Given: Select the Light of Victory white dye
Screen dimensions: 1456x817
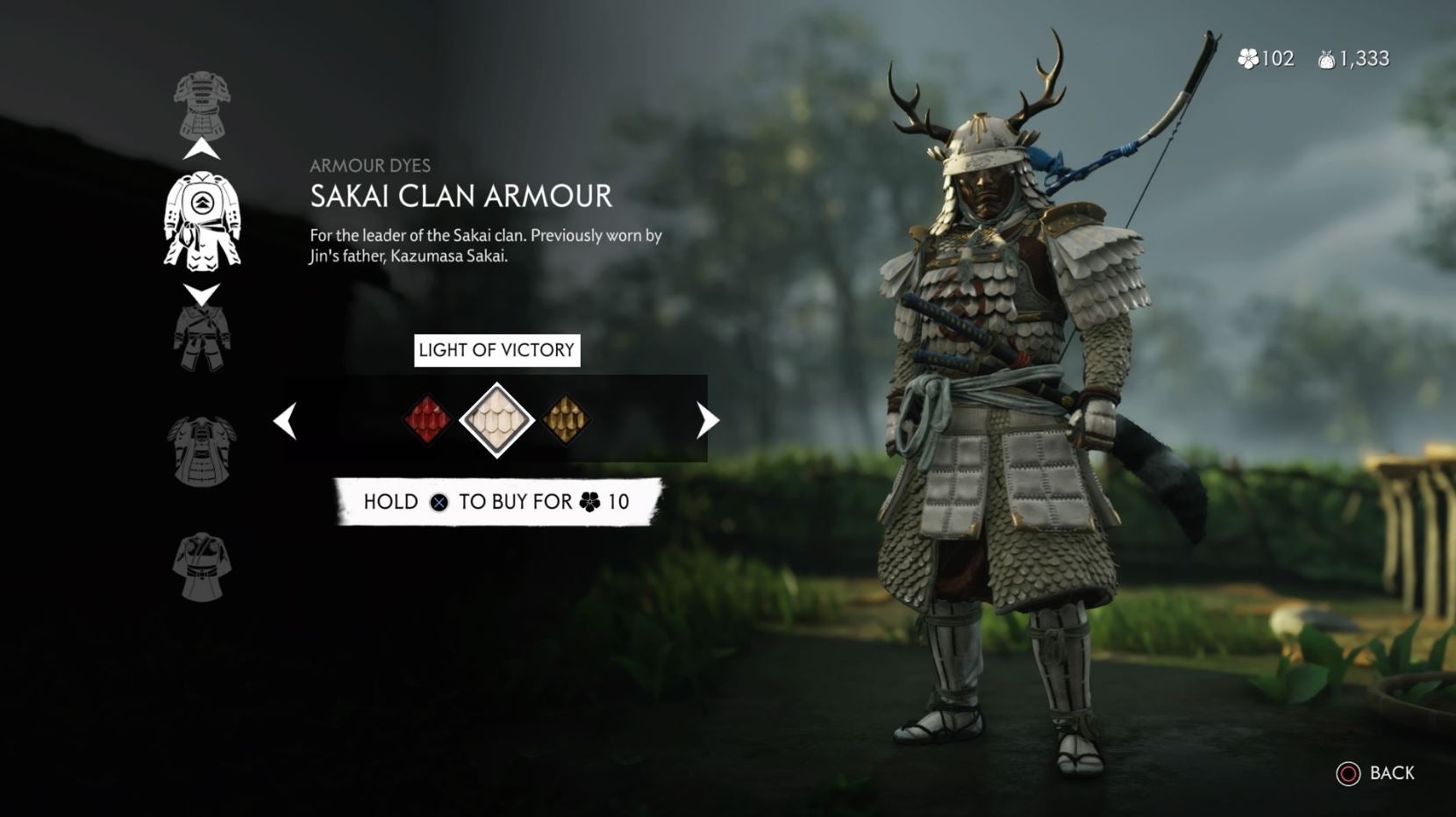Looking at the screenshot, I should point(496,419).
